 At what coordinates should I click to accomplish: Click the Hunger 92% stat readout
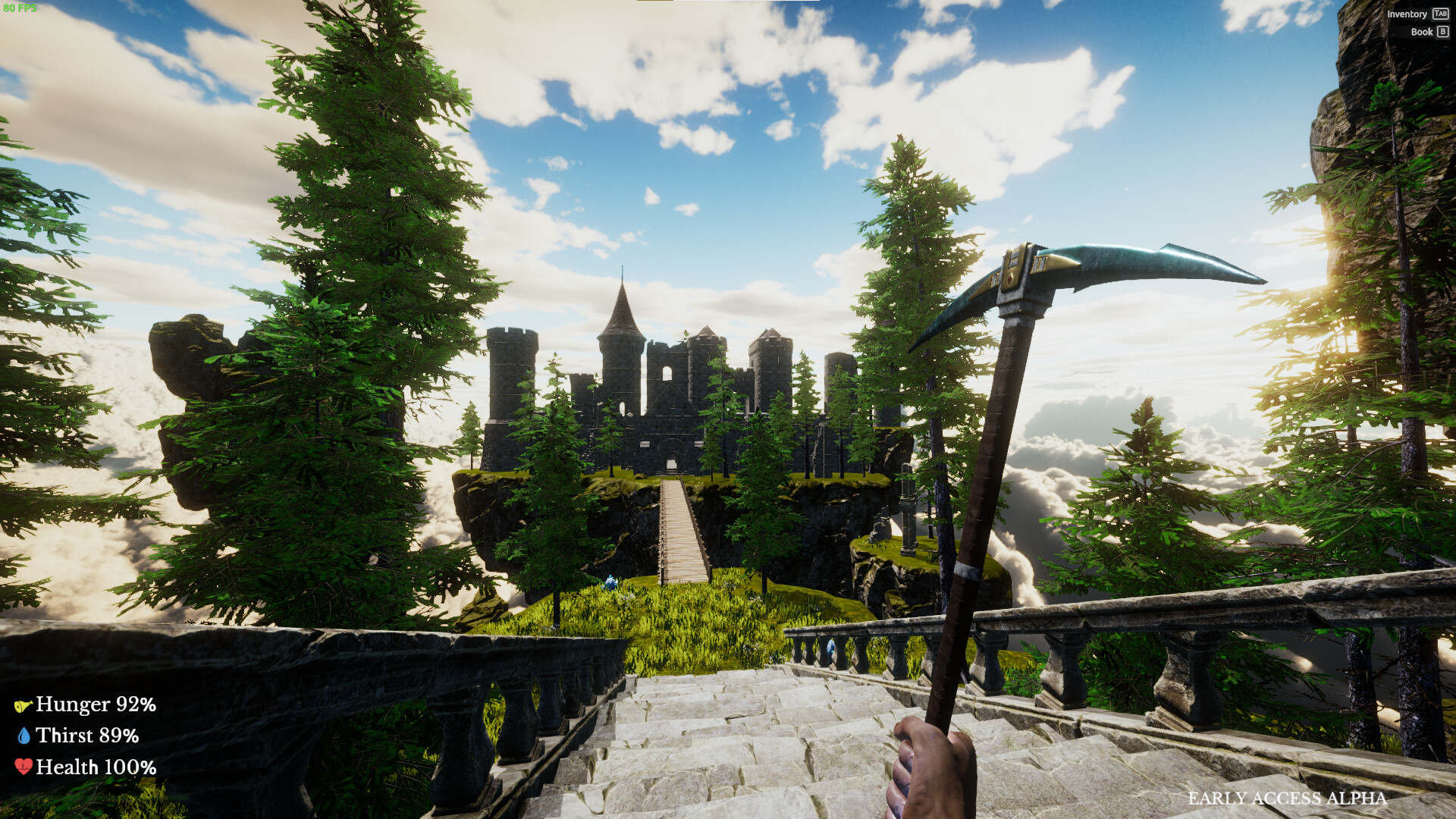coord(95,705)
